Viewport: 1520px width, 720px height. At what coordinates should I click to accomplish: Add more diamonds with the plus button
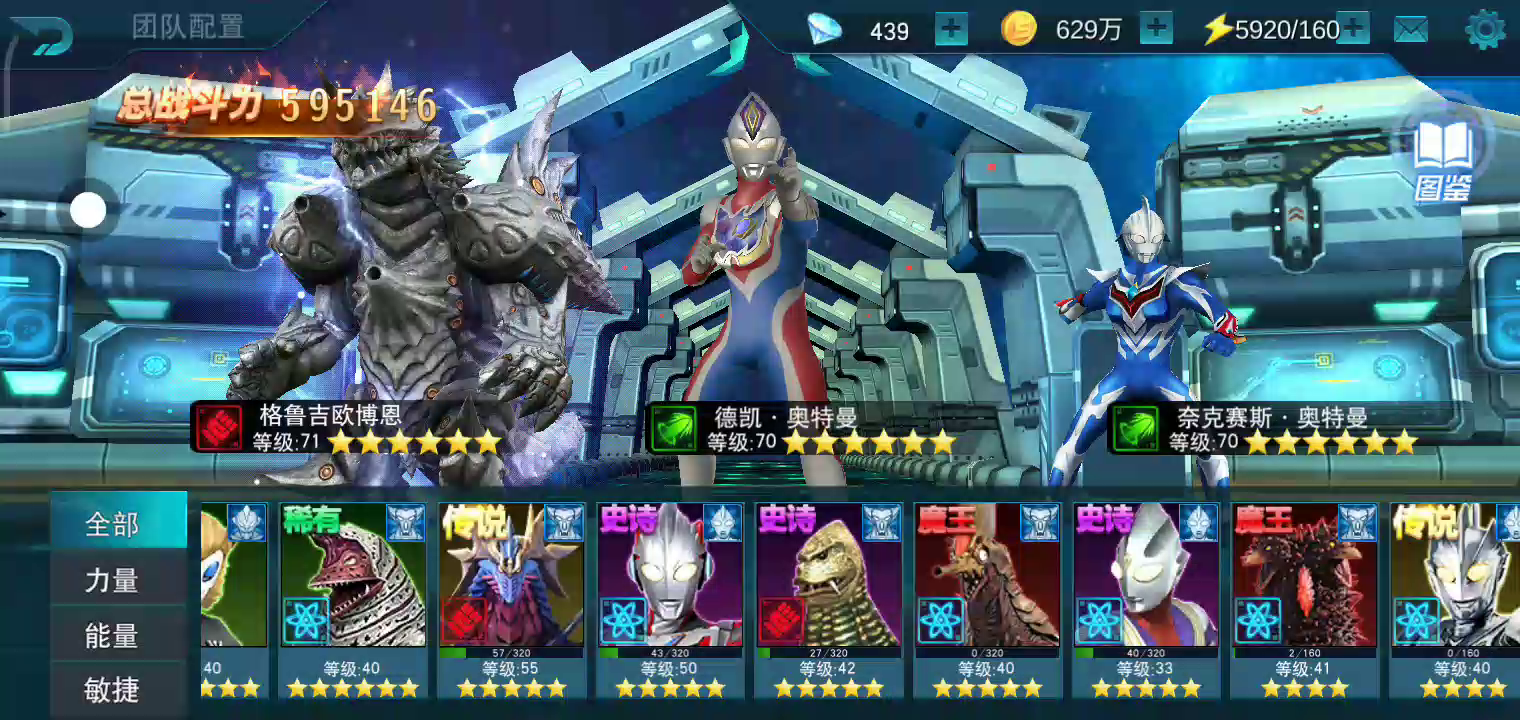point(951,30)
